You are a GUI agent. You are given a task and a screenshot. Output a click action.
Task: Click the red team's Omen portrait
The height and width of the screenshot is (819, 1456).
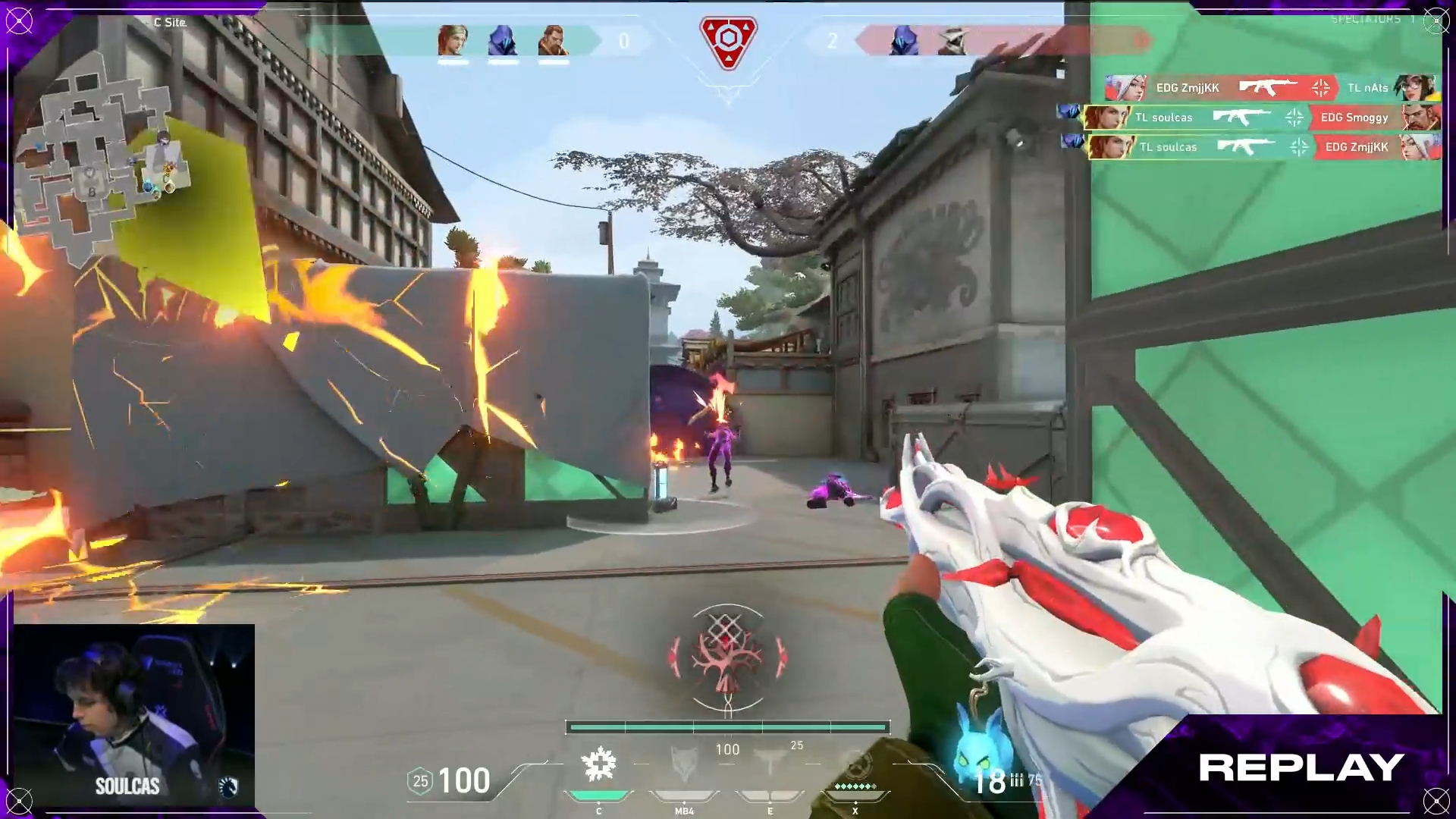[903, 41]
